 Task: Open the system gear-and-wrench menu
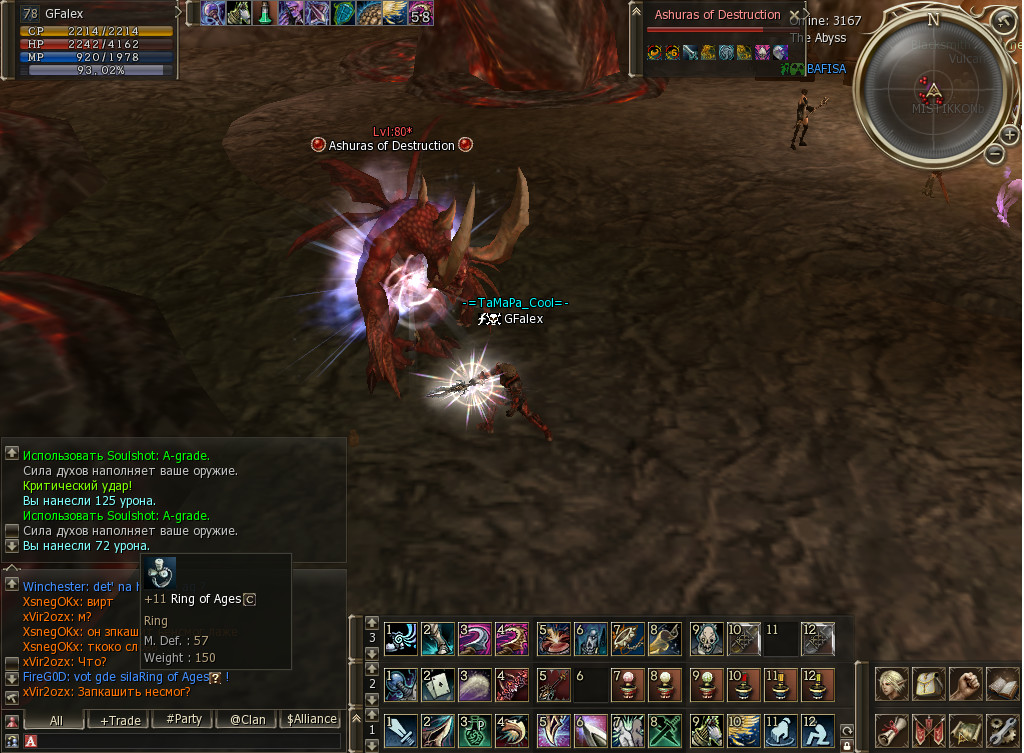pyautogui.click(x=1002, y=731)
